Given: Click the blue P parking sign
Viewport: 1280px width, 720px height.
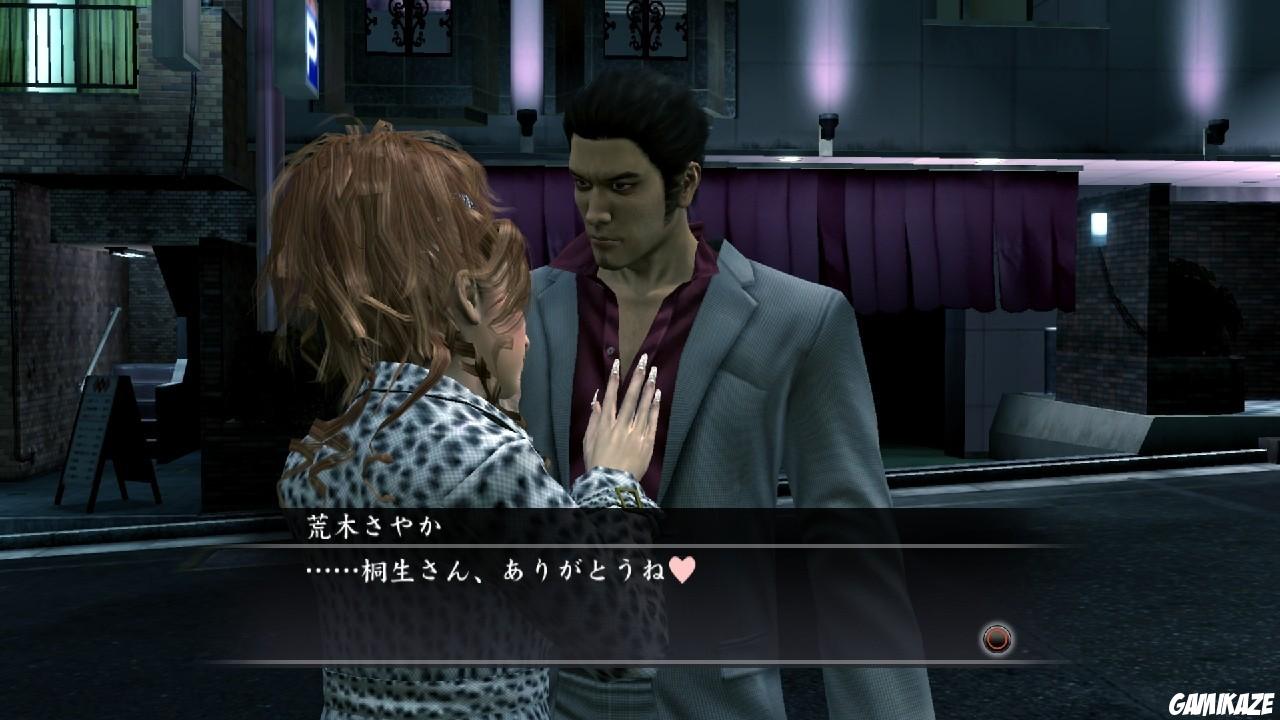Looking at the screenshot, I should tap(310, 45).
